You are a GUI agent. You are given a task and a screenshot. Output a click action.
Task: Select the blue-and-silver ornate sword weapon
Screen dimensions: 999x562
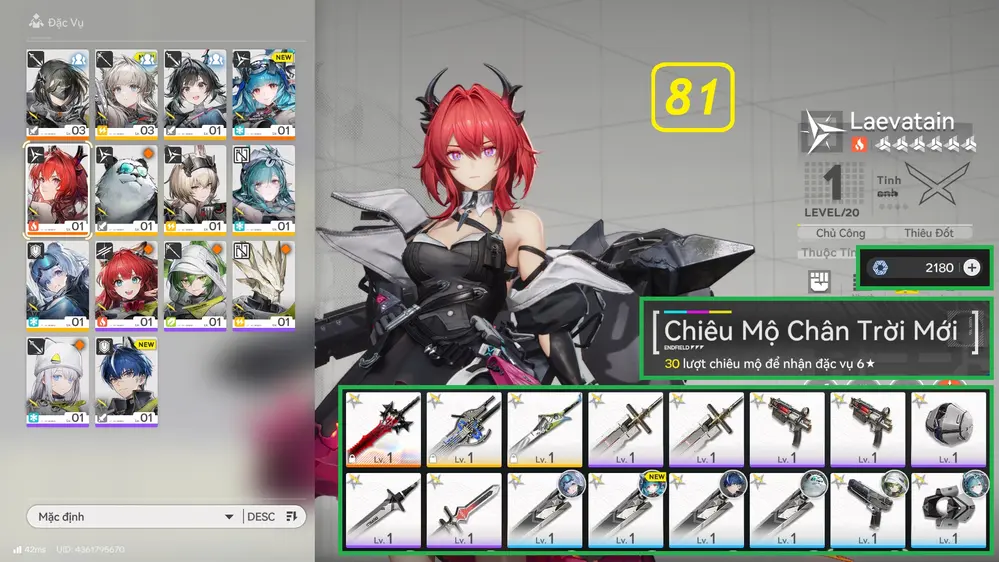point(464,429)
